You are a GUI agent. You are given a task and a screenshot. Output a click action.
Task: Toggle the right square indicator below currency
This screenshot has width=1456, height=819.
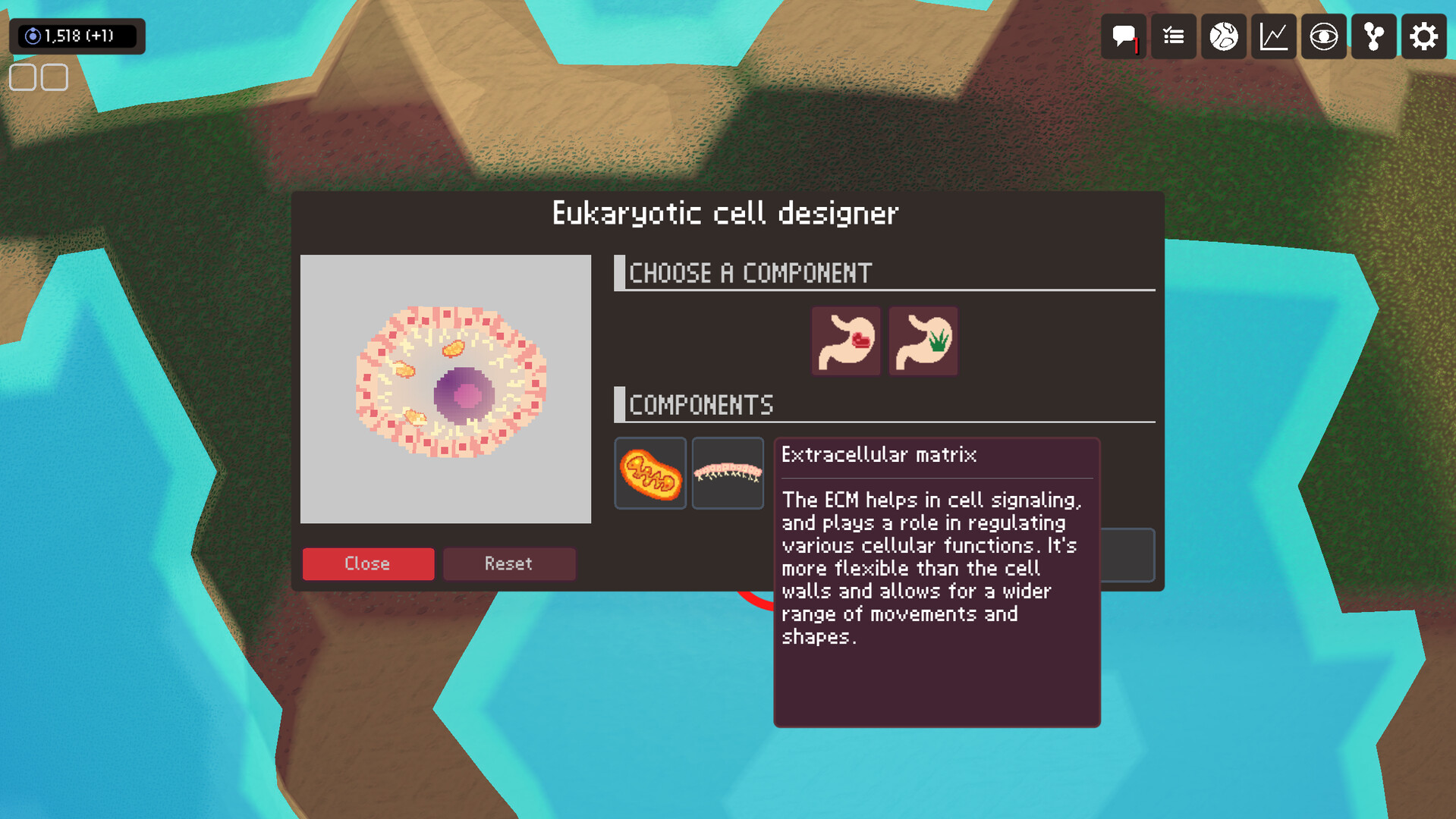click(53, 77)
